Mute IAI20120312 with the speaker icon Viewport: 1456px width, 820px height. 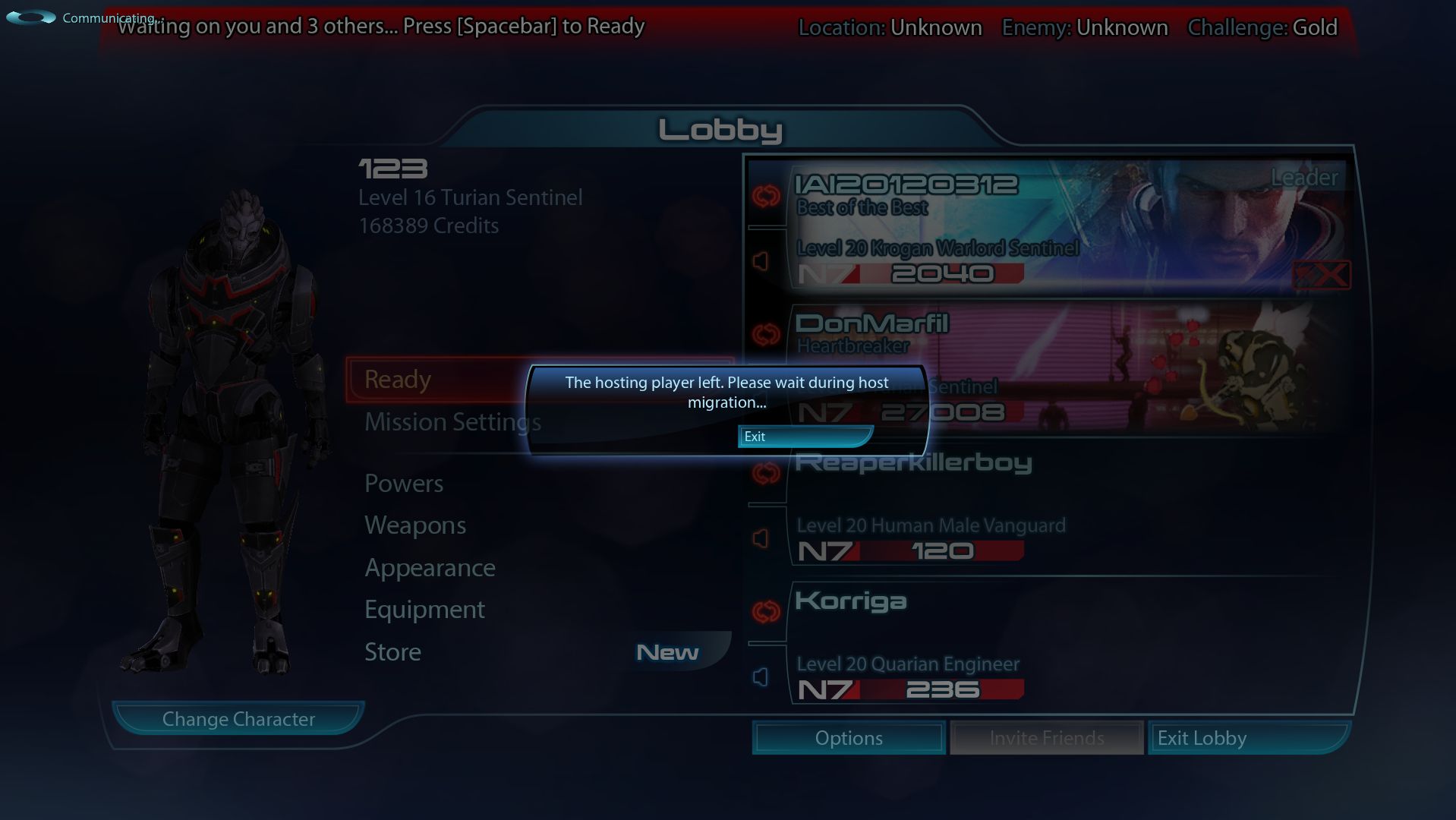761,260
